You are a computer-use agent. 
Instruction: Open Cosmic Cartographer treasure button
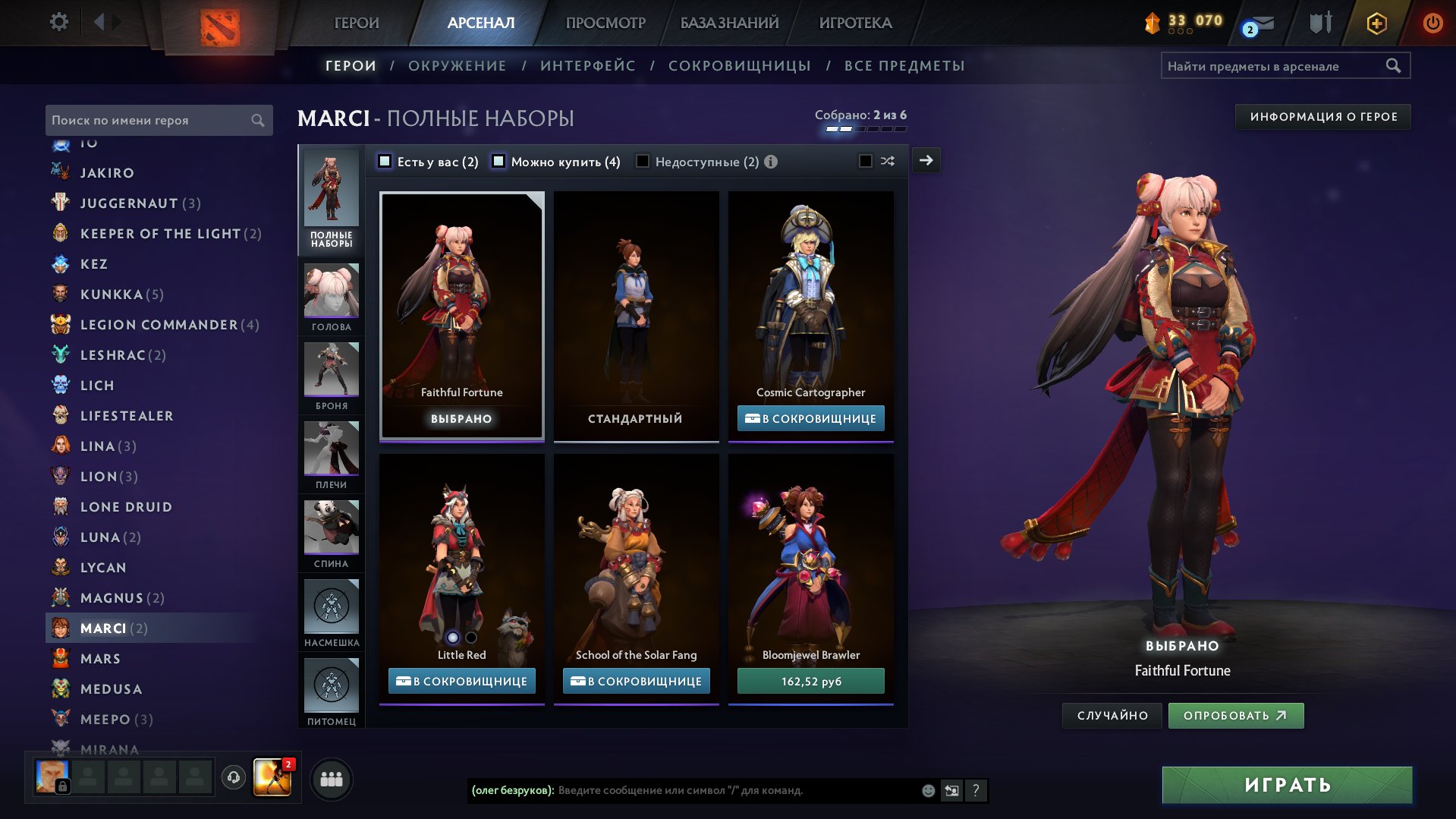(810, 418)
